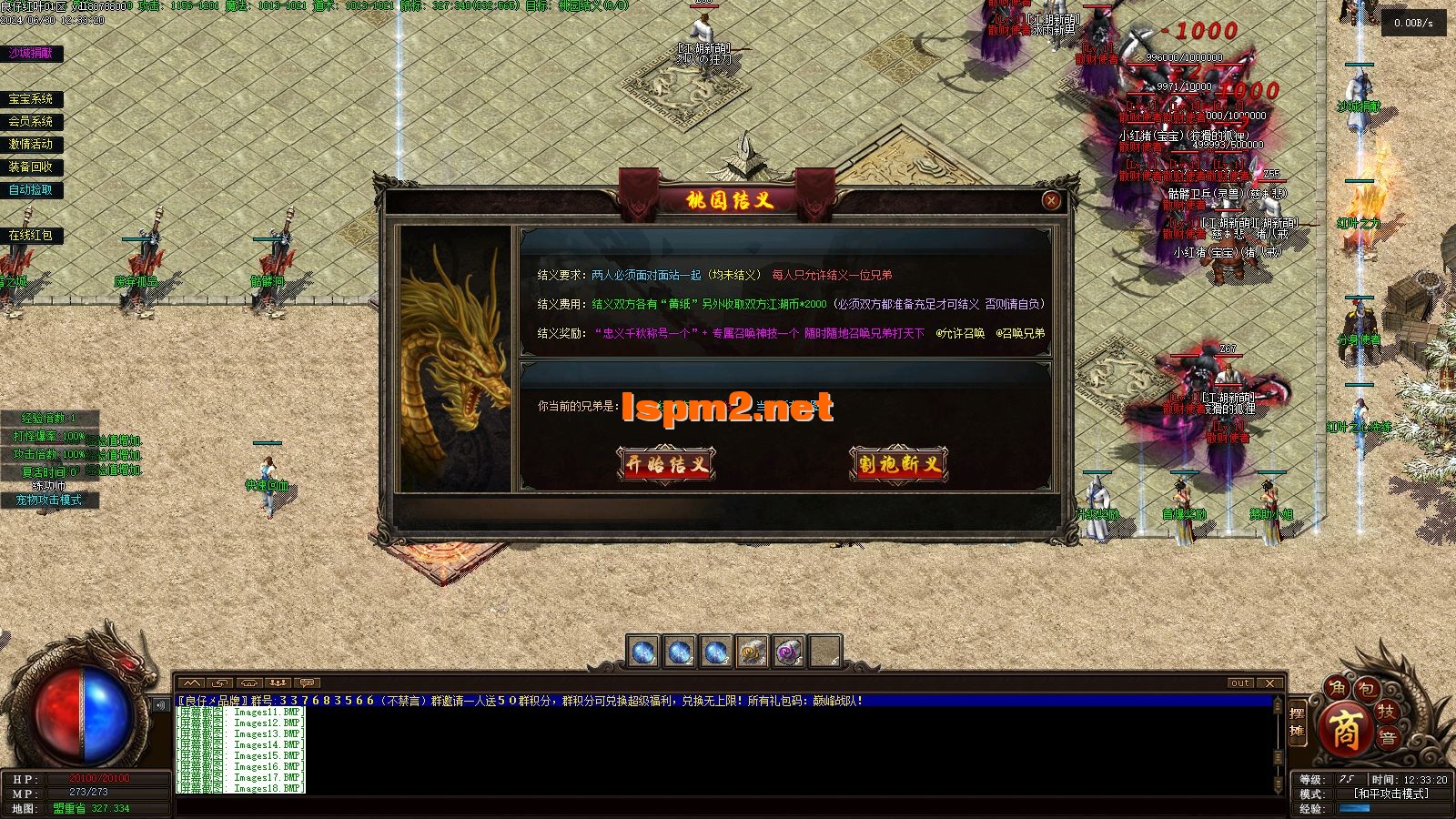Use the purple scroll in hotbar slot 5
1456x819 pixels.
coord(789,652)
